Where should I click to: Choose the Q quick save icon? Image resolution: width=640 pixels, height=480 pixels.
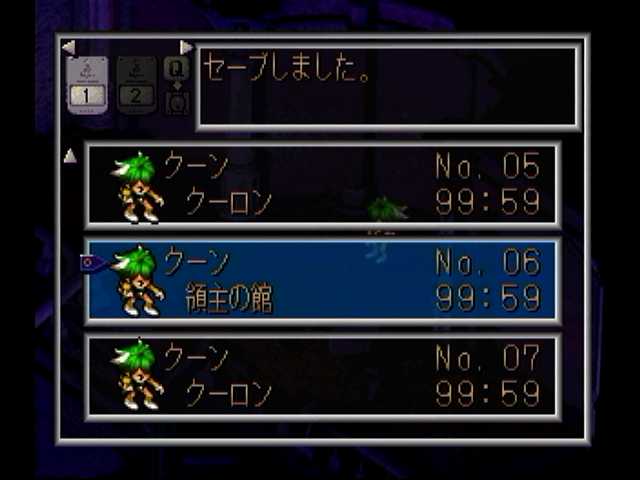176,68
